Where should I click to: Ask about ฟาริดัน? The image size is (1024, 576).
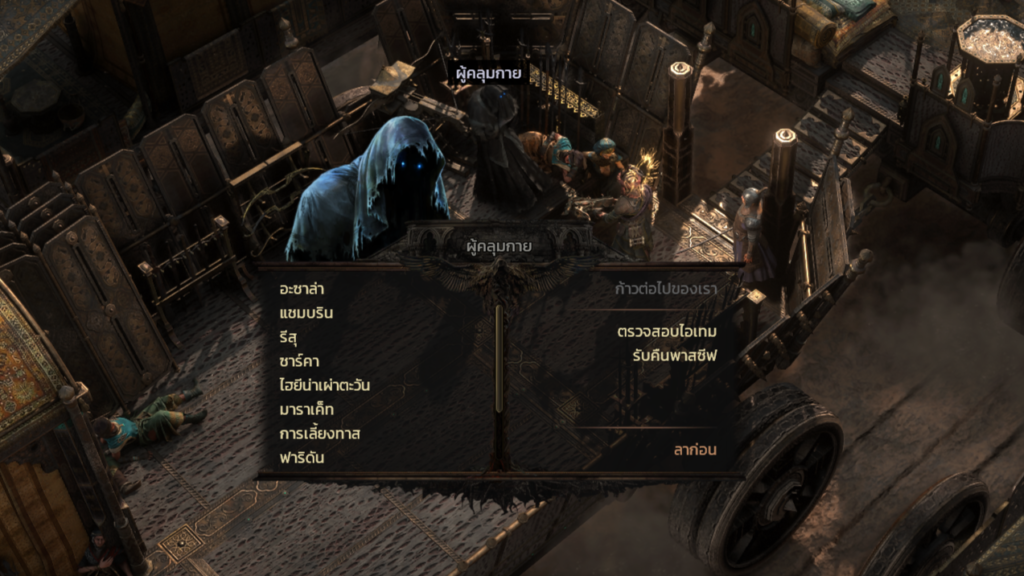[x=302, y=458]
